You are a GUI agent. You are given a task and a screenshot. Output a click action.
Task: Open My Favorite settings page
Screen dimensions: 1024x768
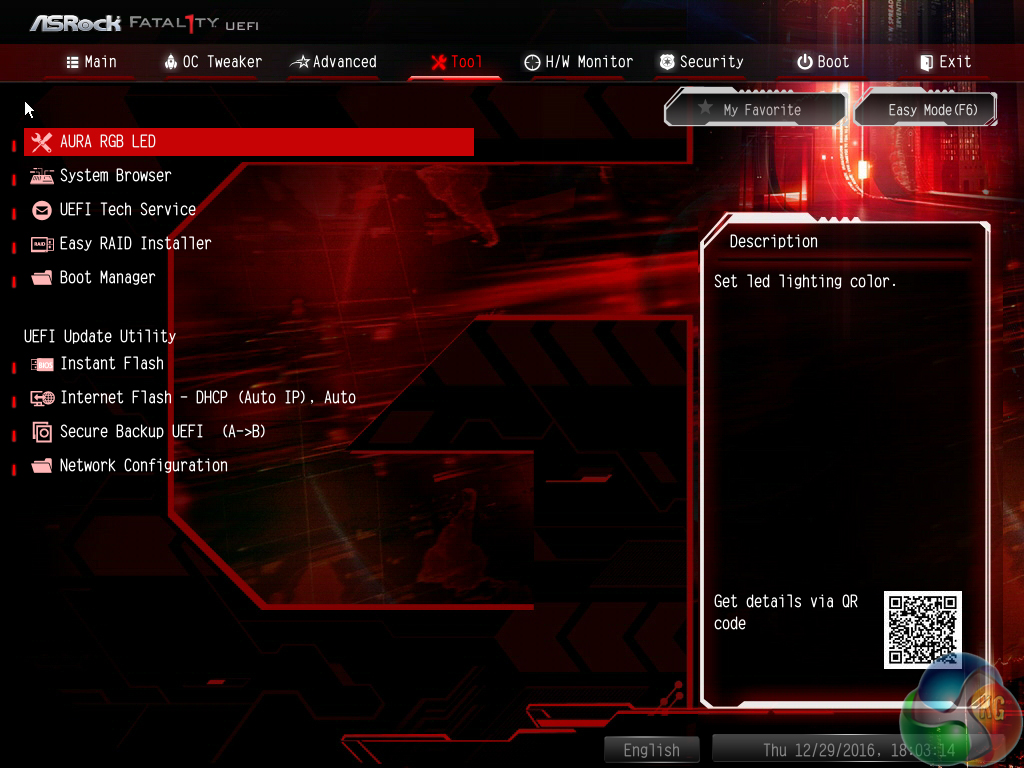click(x=755, y=110)
